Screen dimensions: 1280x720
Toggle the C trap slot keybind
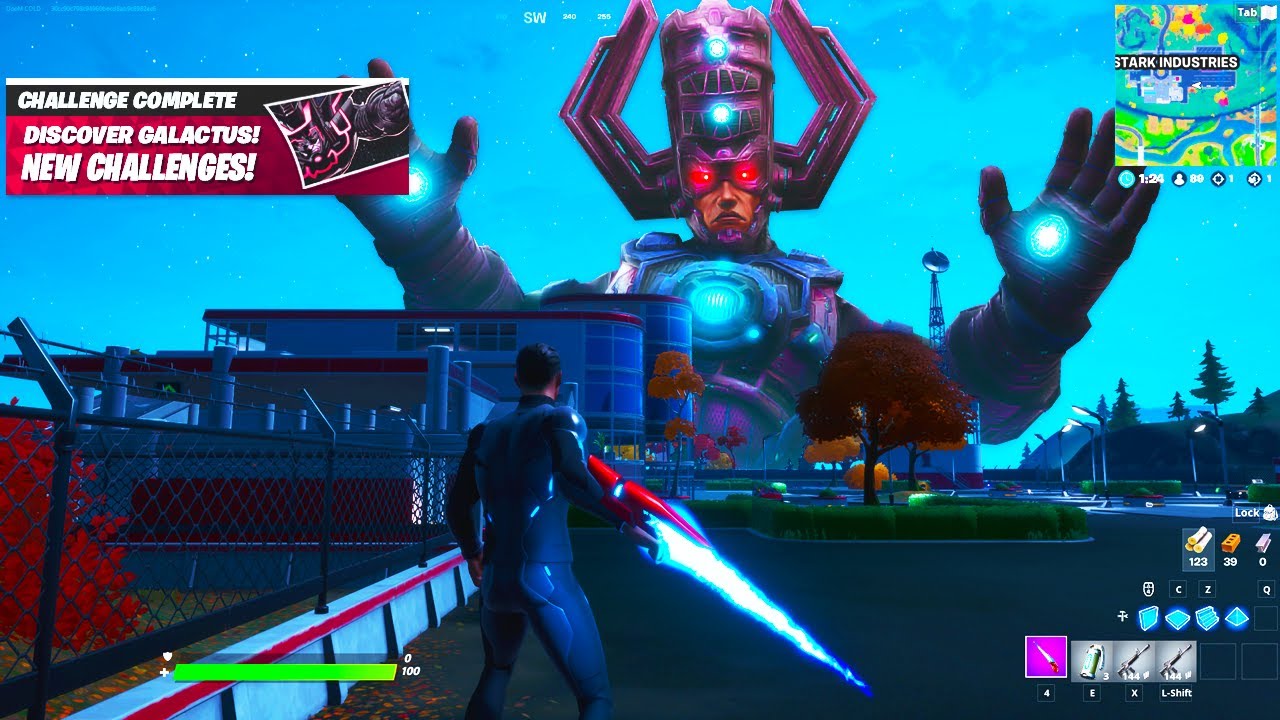1178,590
